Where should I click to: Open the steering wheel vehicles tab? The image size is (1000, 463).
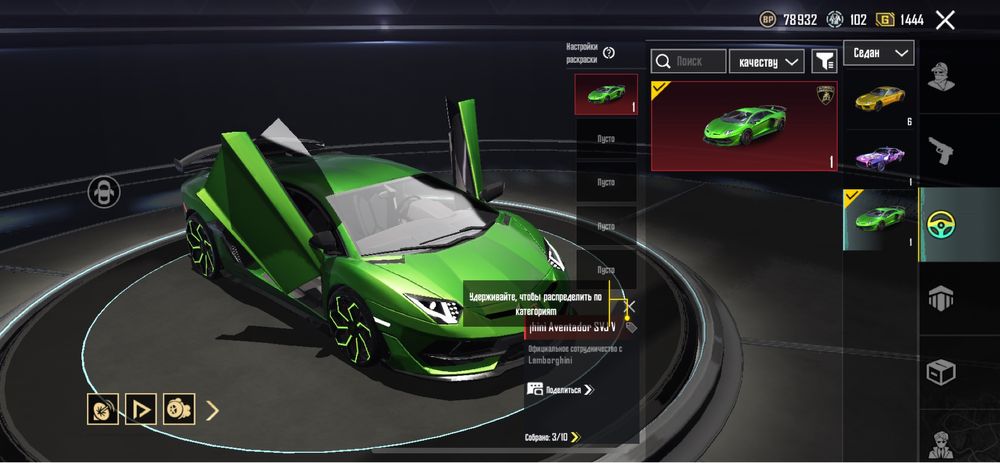tap(941, 224)
